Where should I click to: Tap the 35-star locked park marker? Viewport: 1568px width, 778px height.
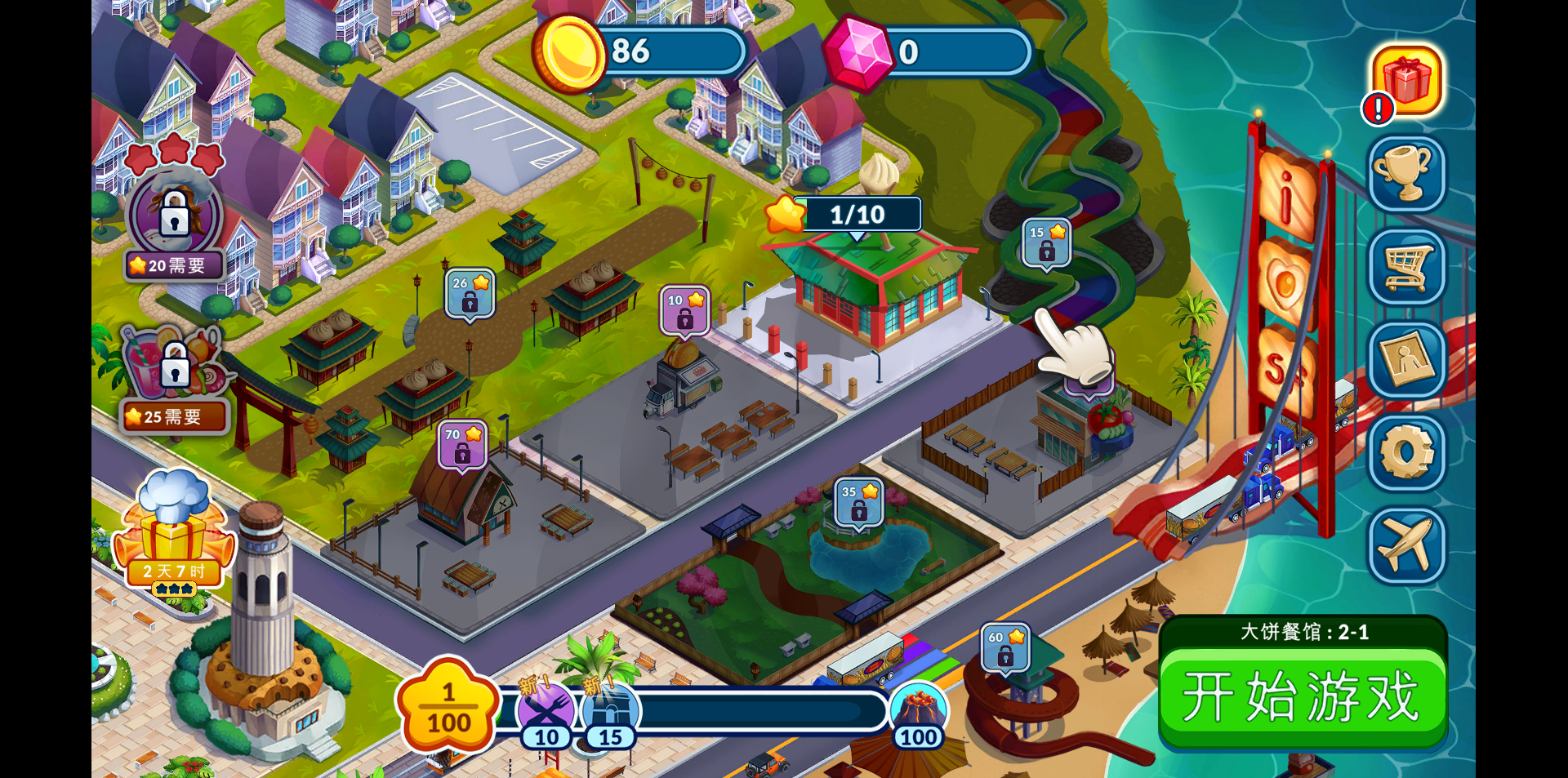(x=859, y=503)
